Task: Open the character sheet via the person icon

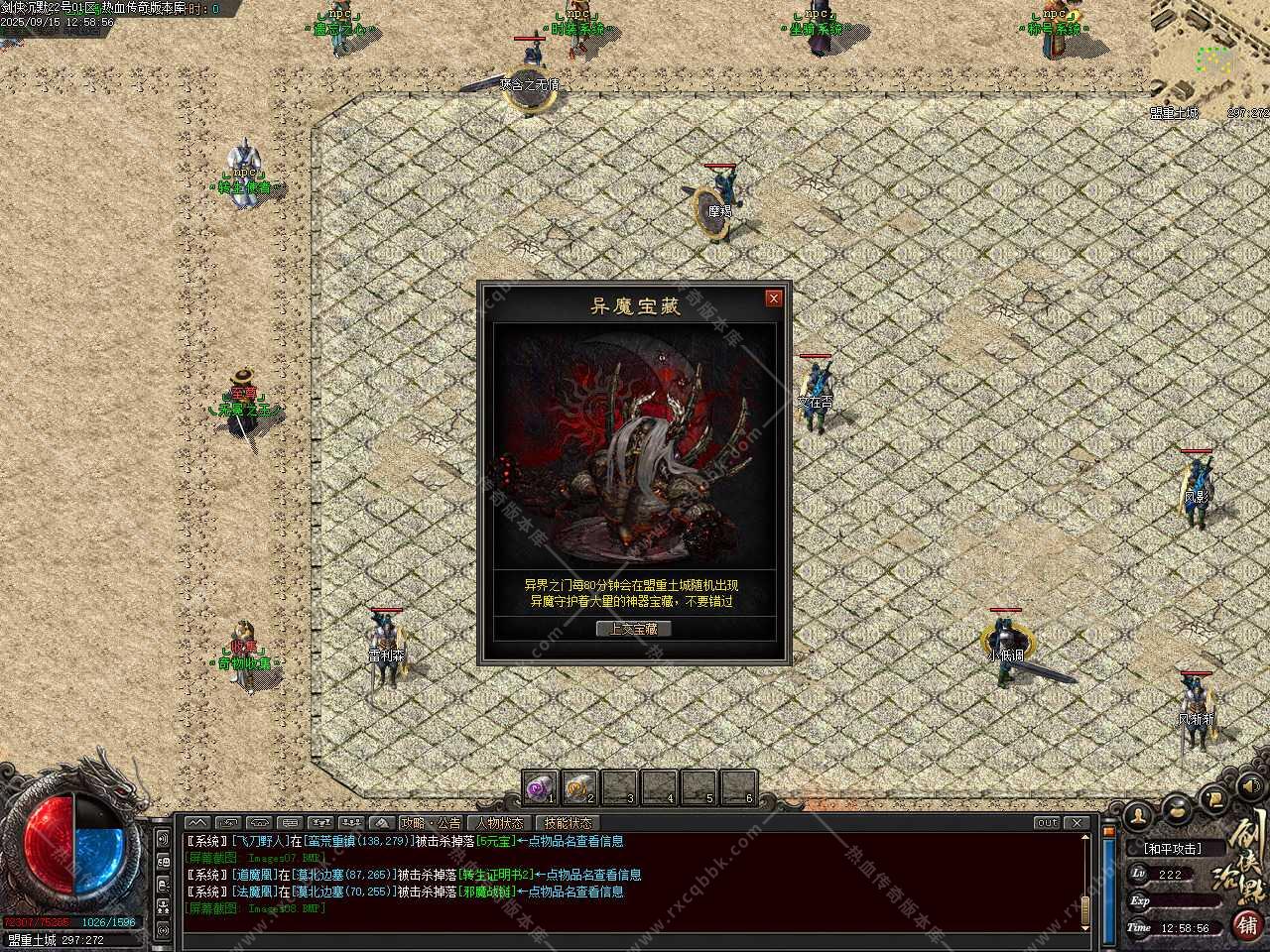Action: point(1139,815)
